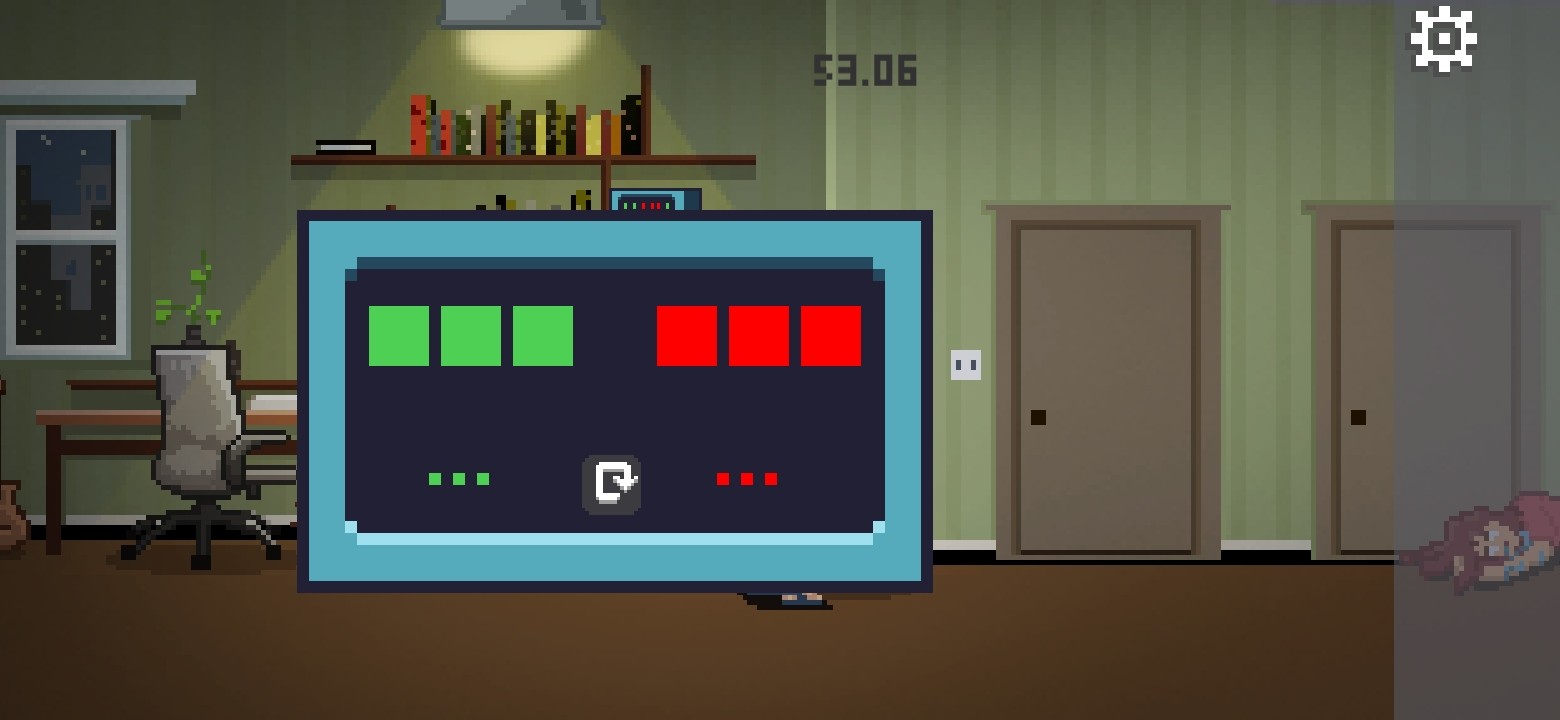This screenshot has height=720, width=1560.
Task: Open the left wooden door
Action: [1105, 385]
